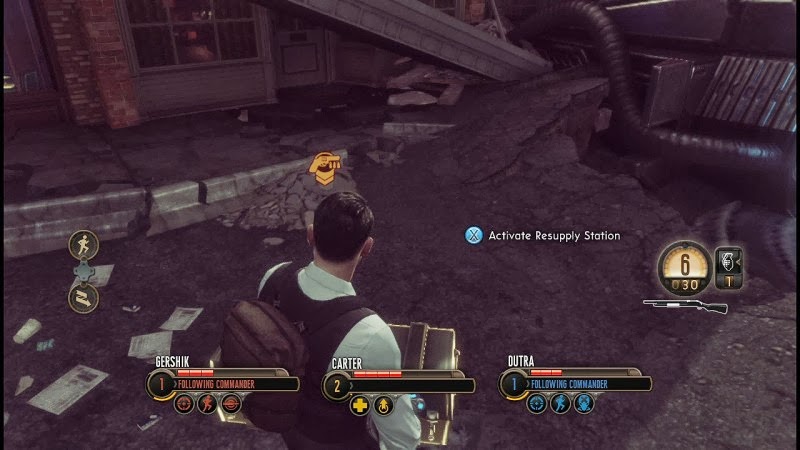
Task: Use Gershik's red running figure ability
Action: tap(207, 405)
